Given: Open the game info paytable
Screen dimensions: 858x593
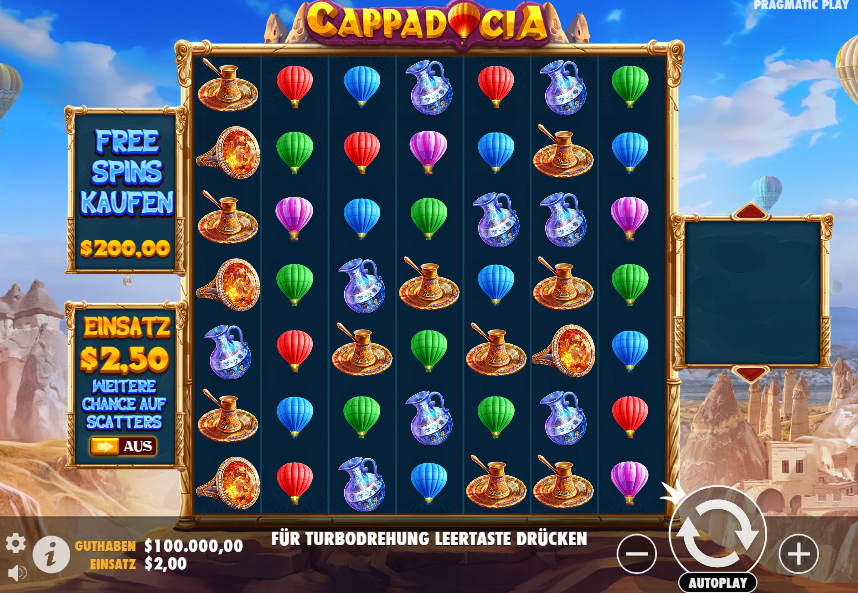Looking at the screenshot, I should click(x=51, y=554).
